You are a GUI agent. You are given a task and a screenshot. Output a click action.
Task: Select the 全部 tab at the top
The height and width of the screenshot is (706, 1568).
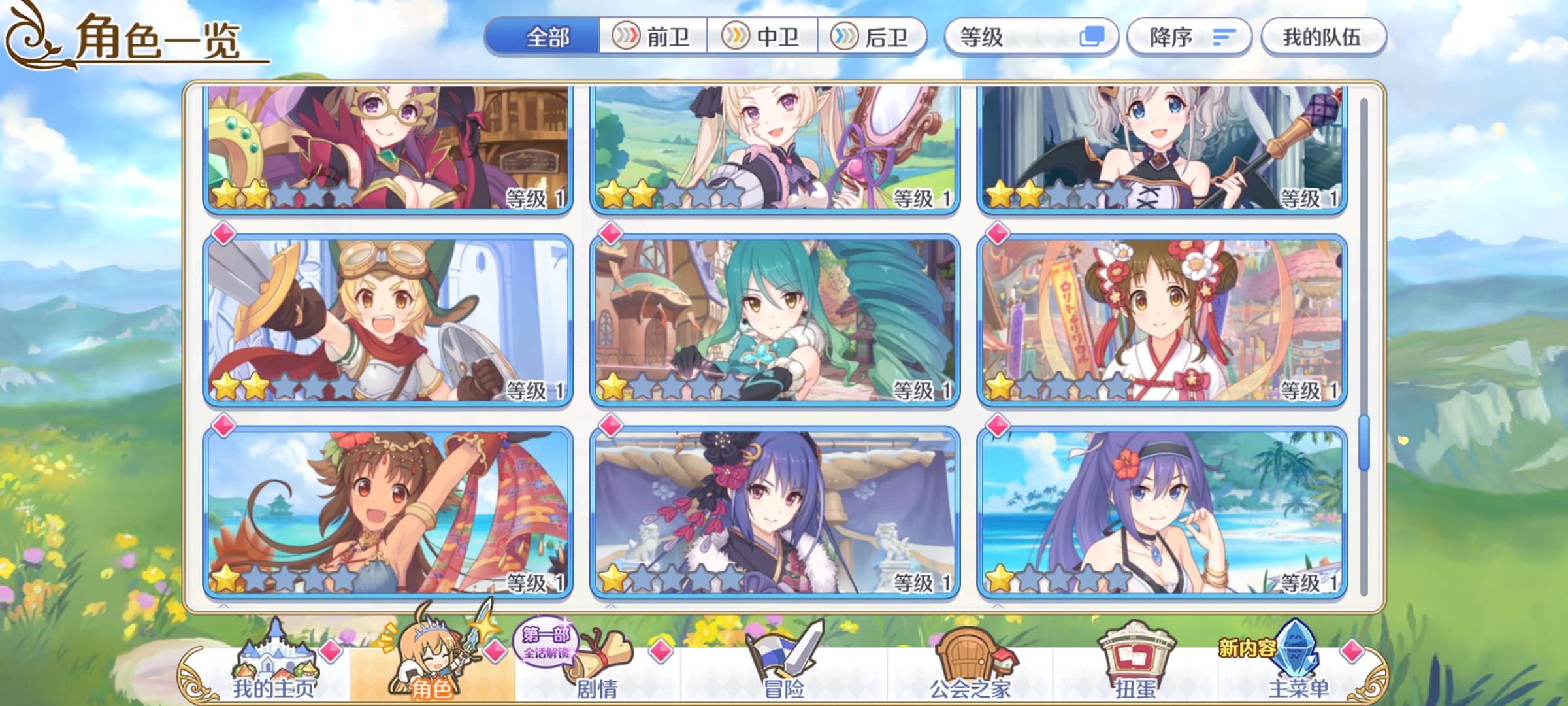[x=549, y=37]
